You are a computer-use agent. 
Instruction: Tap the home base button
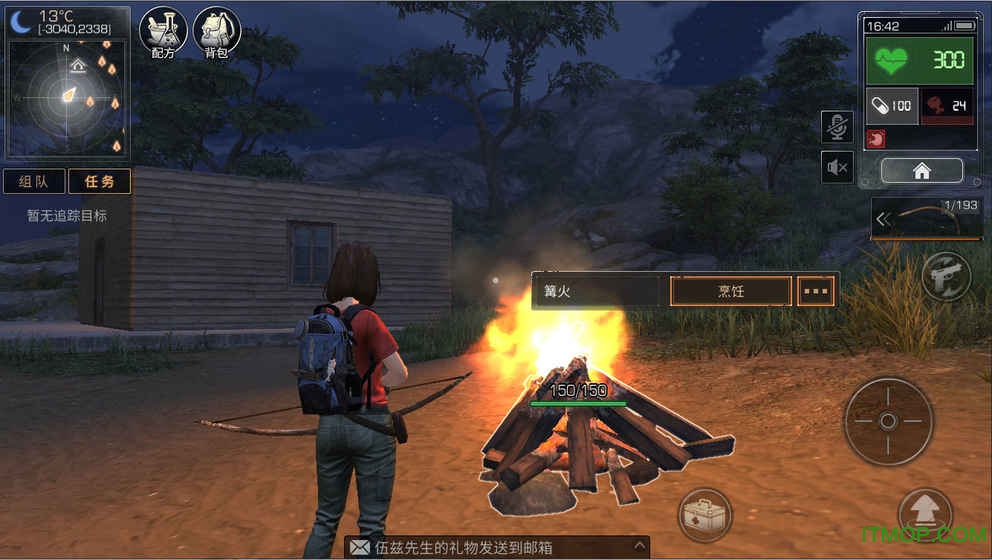coord(921,171)
